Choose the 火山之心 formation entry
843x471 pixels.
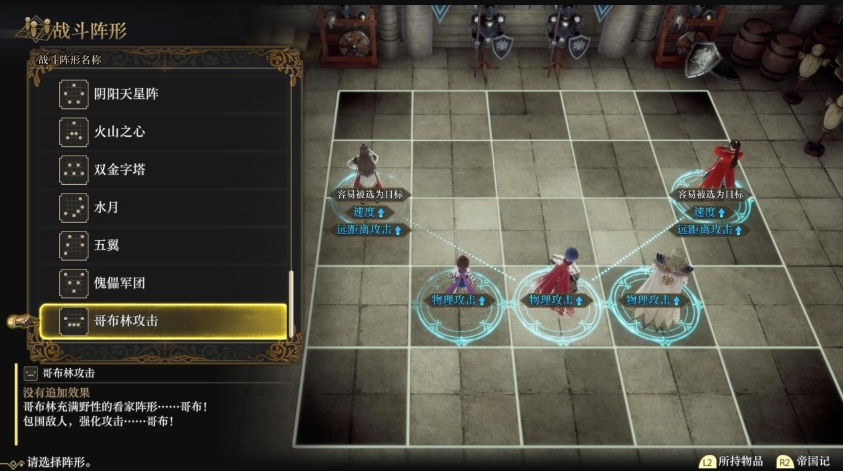tap(163, 132)
